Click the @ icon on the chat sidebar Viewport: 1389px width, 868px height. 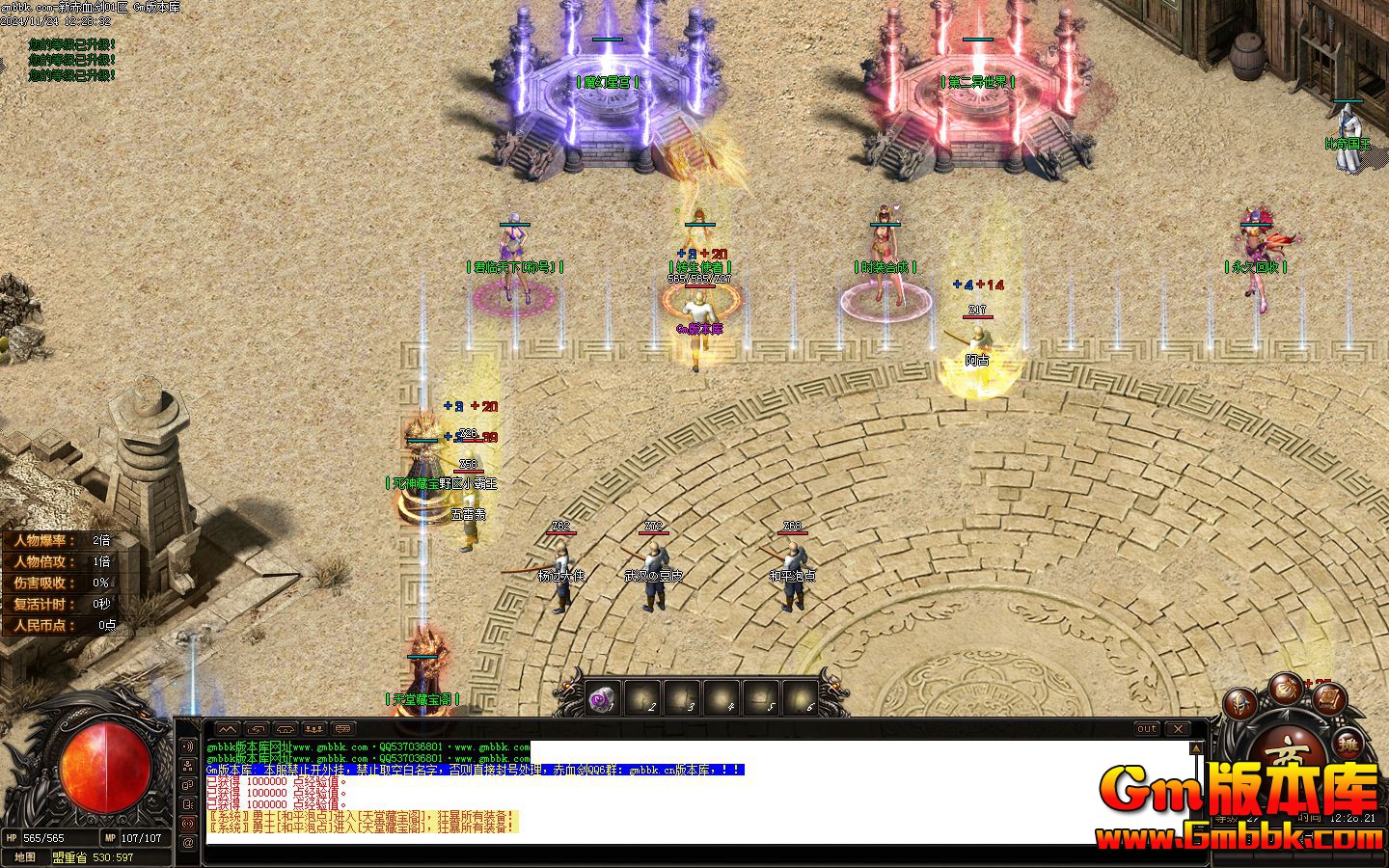187,843
